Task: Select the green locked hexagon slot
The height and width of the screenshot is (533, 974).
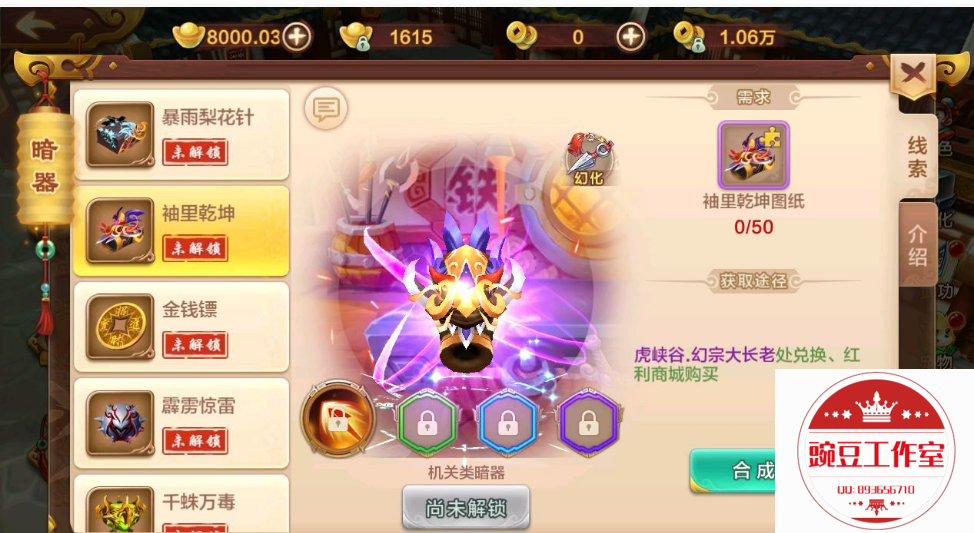Action: pyautogui.click(x=422, y=421)
